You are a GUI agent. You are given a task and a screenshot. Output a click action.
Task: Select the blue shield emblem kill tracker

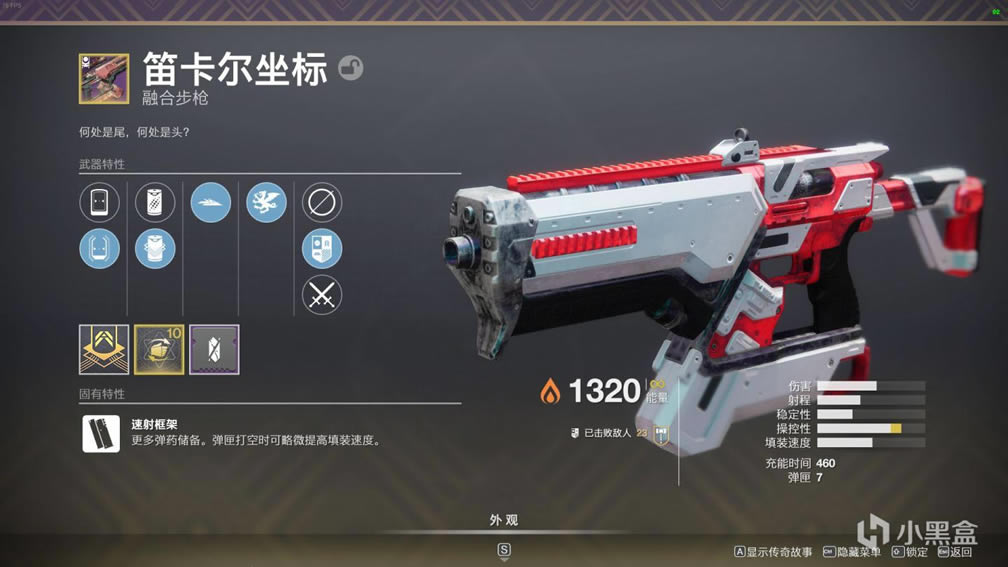click(322, 249)
